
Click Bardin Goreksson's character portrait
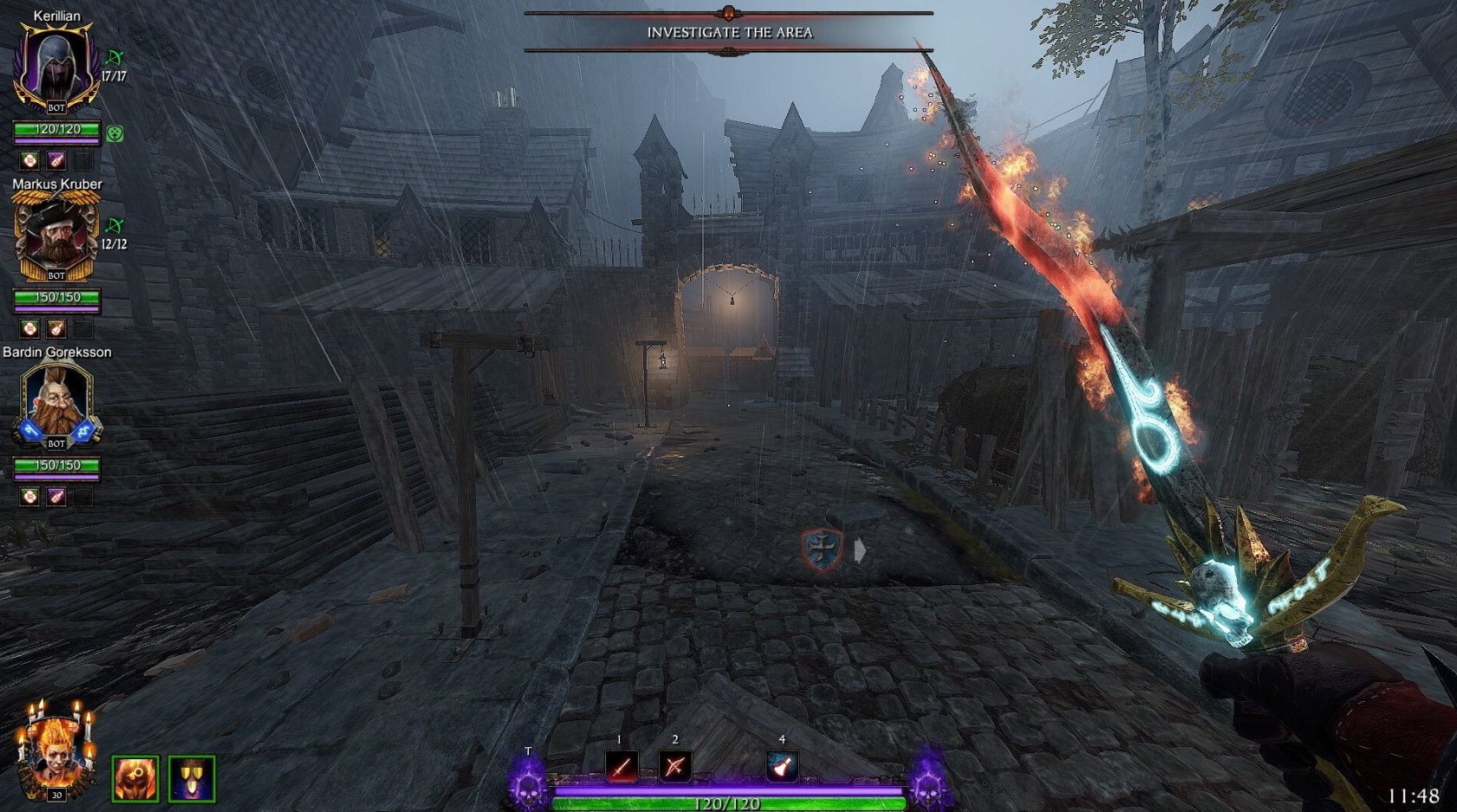55,400
